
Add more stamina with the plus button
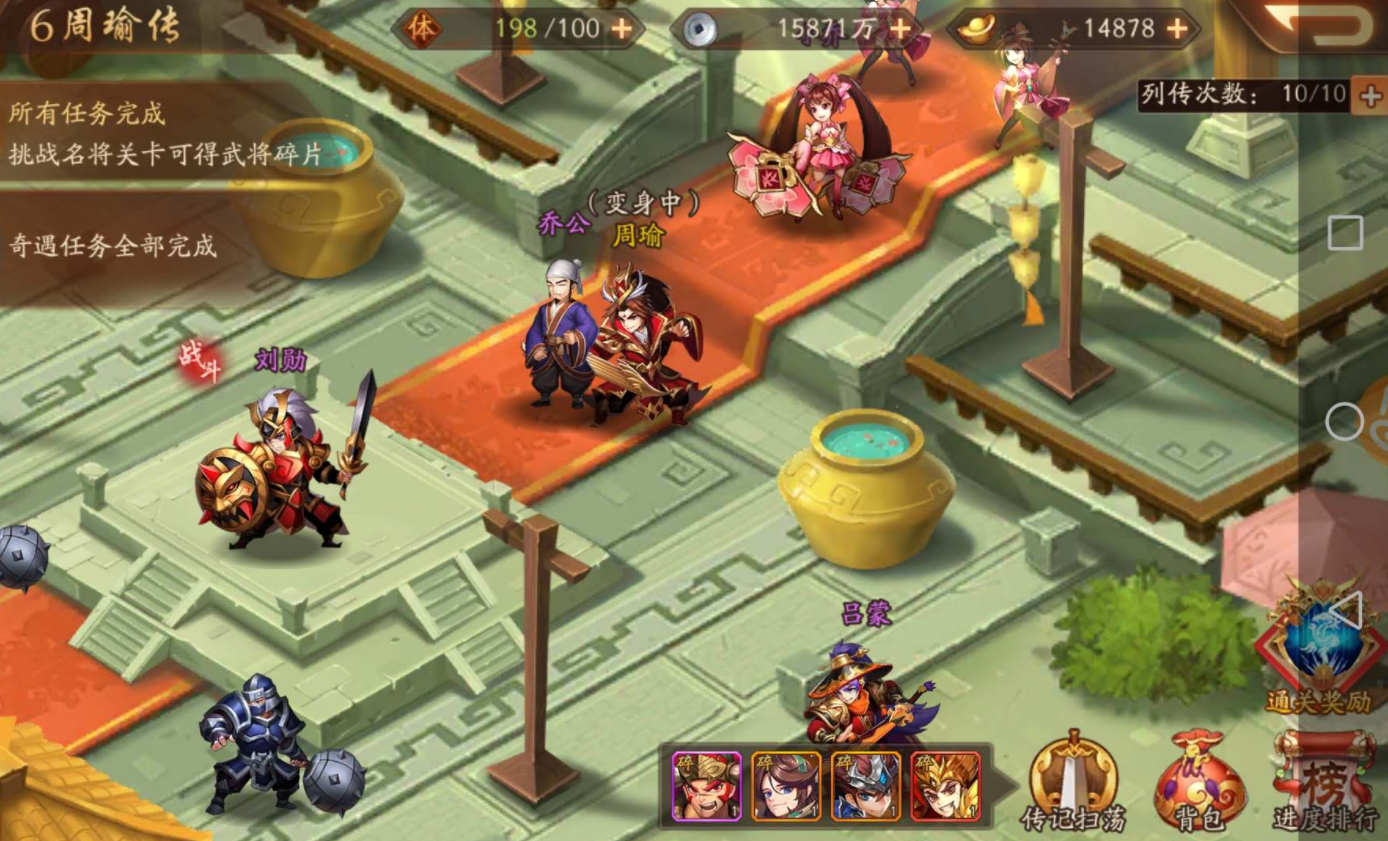pos(621,29)
